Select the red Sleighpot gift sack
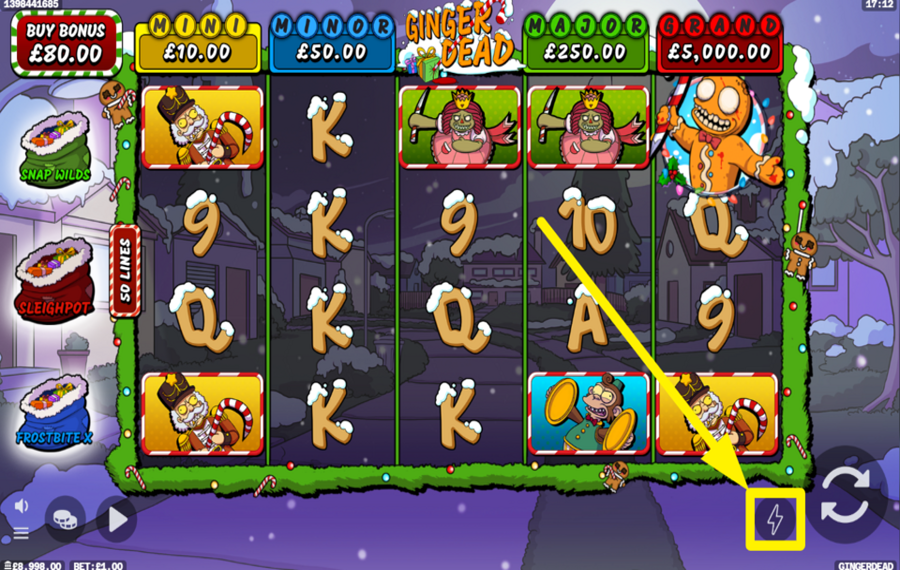 click(x=54, y=277)
